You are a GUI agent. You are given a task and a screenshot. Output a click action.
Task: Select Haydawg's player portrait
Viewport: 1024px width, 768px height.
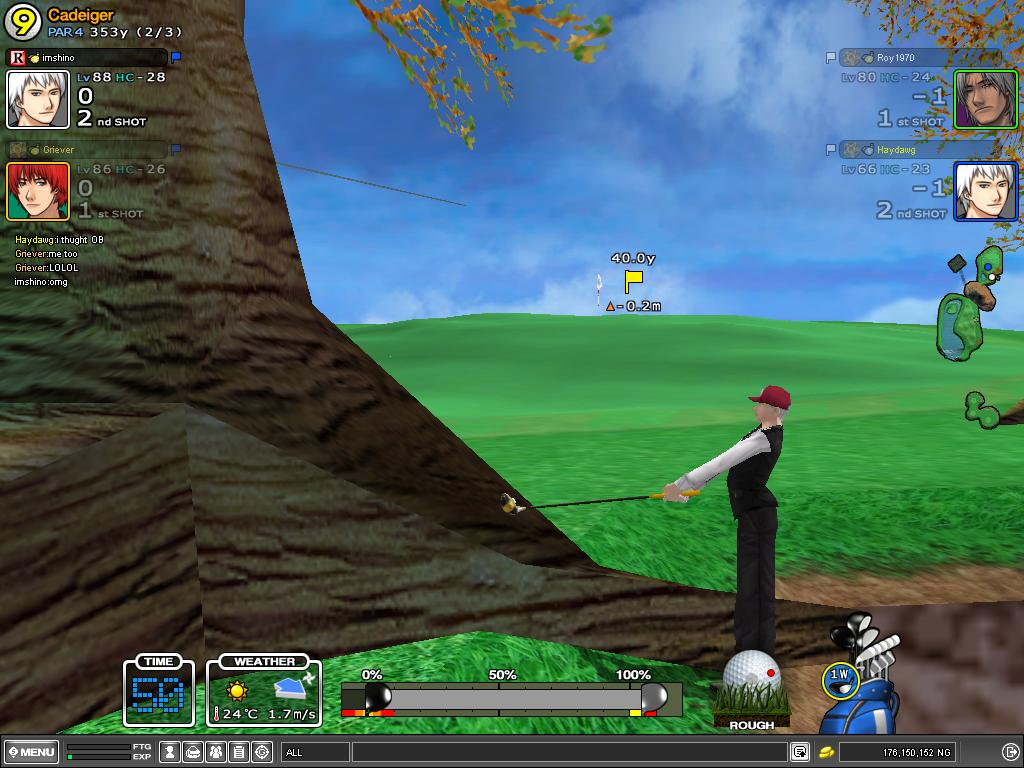(985, 191)
